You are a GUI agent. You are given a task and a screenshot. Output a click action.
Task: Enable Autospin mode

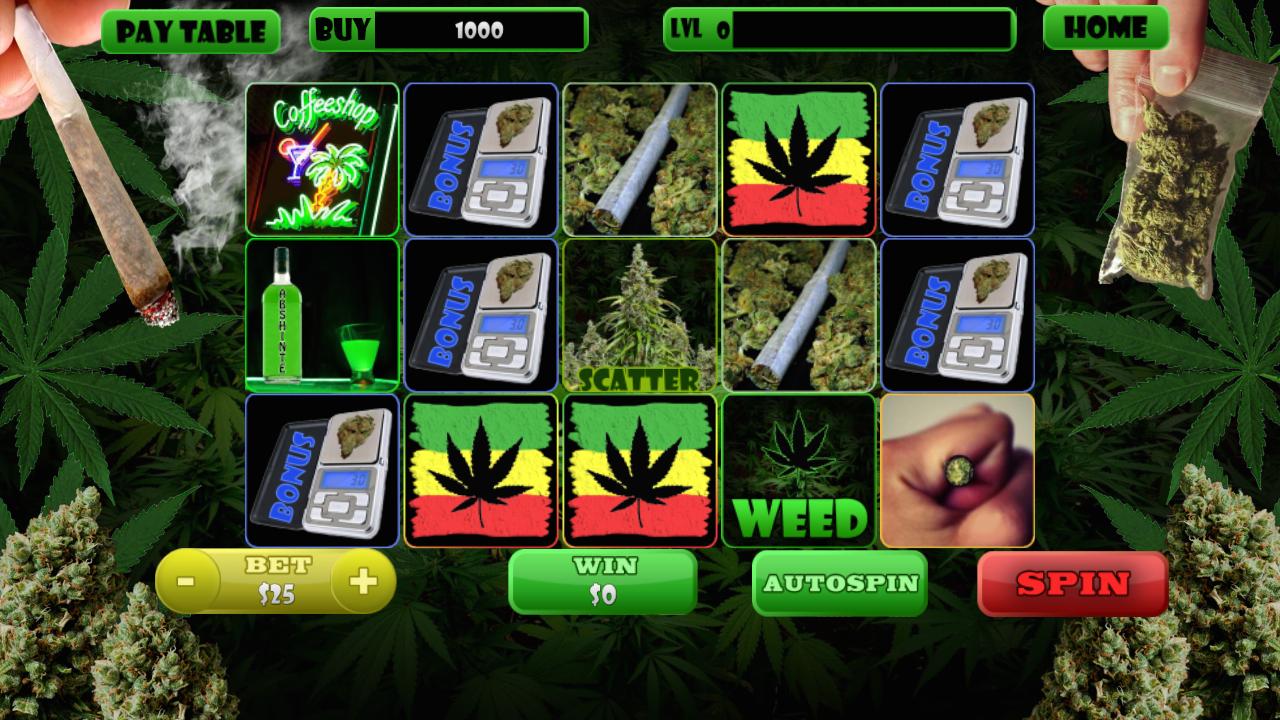tap(841, 581)
